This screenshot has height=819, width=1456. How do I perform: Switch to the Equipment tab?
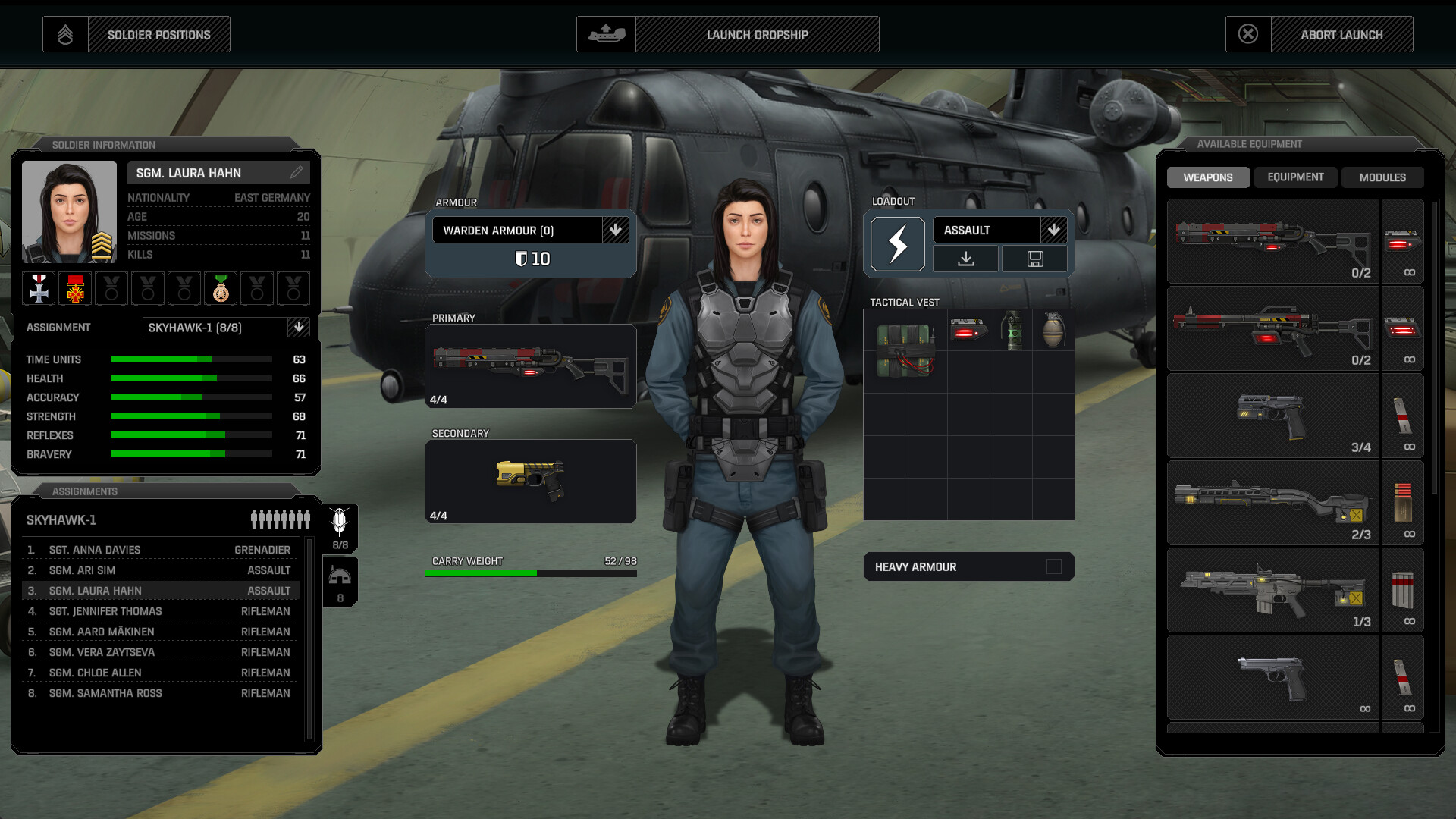(1296, 177)
